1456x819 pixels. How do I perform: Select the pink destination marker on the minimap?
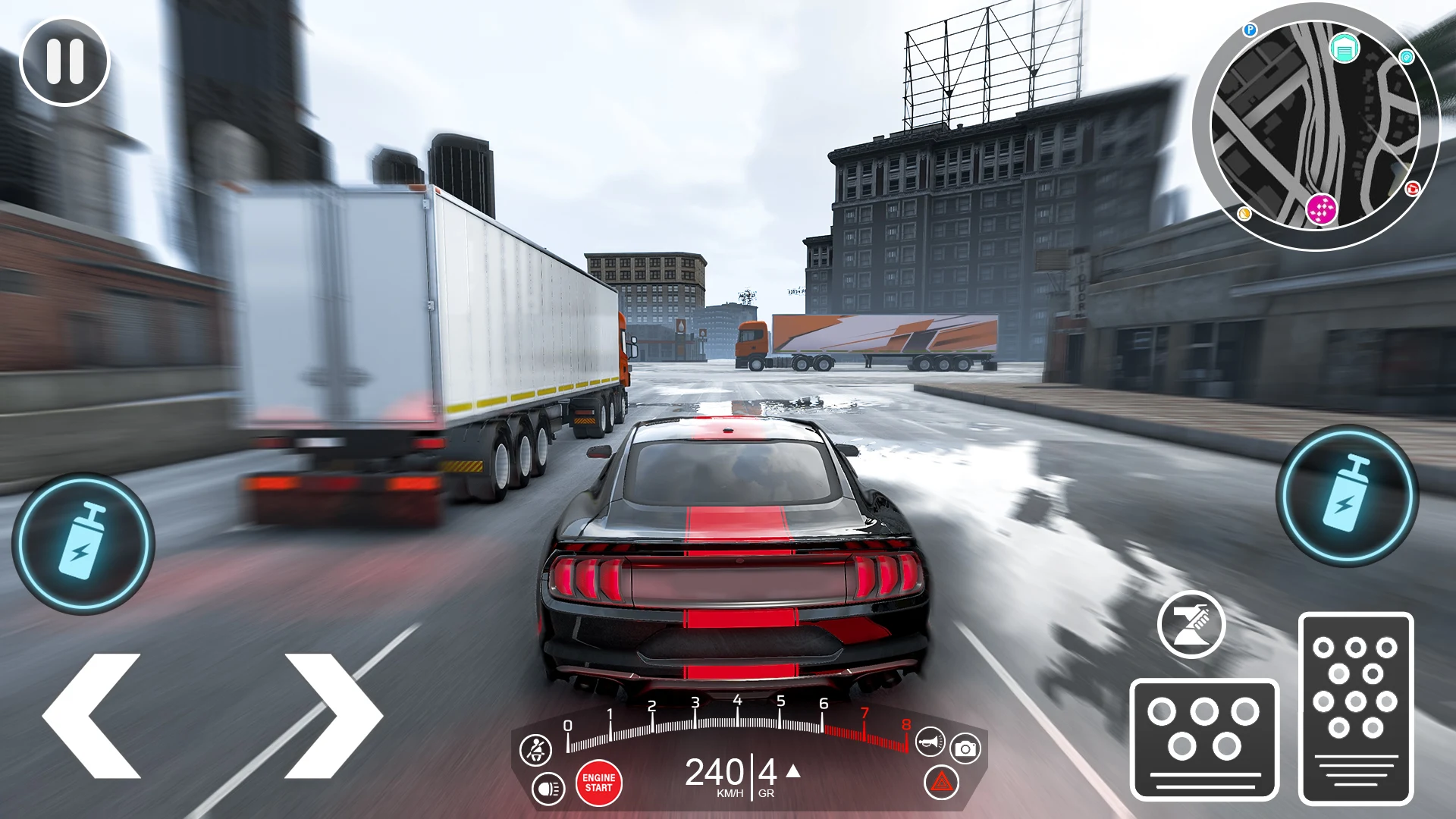tap(1323, 209)
